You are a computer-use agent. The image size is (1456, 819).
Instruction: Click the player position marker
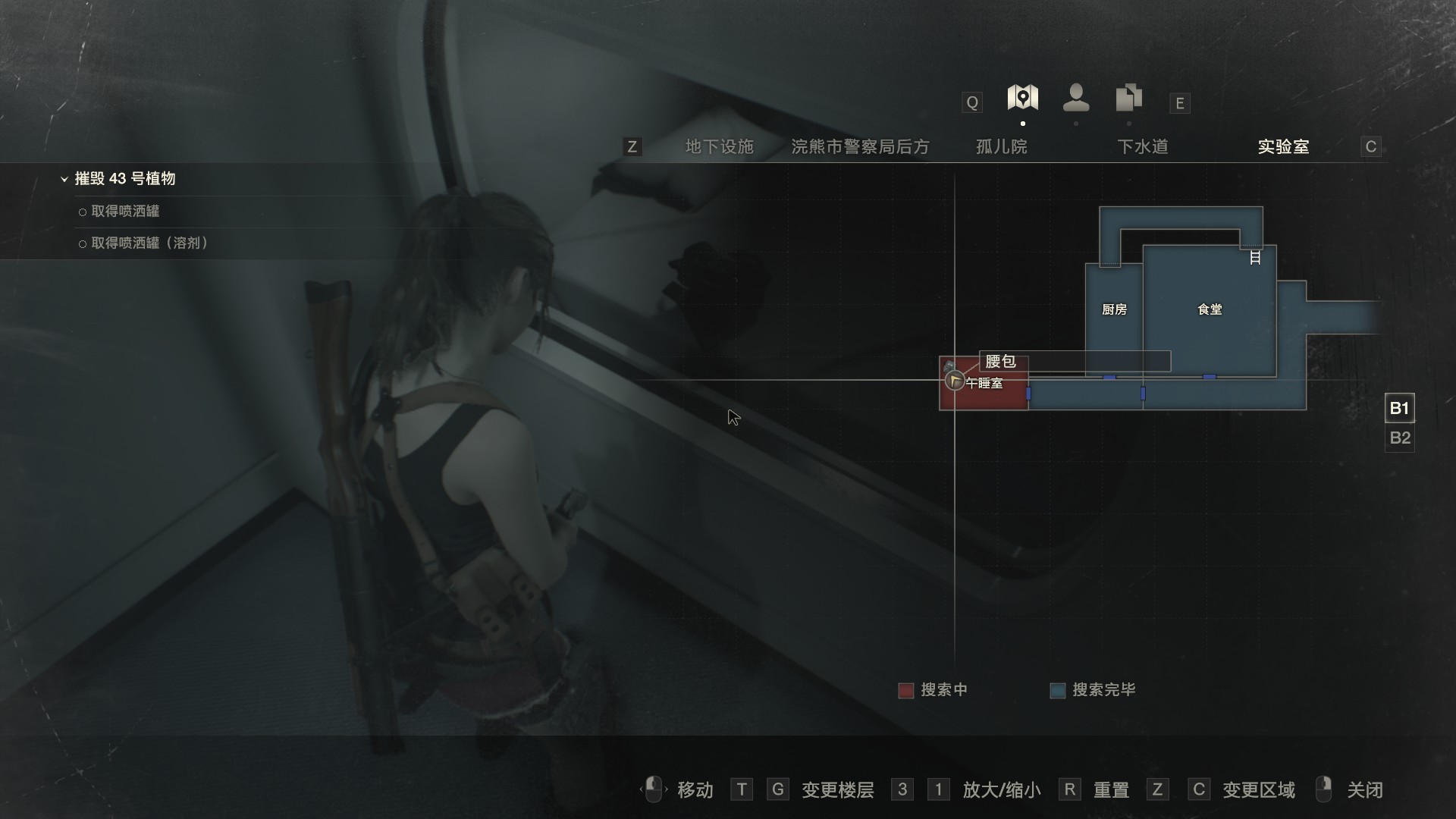pyautogui.click(x=955, y=381)
